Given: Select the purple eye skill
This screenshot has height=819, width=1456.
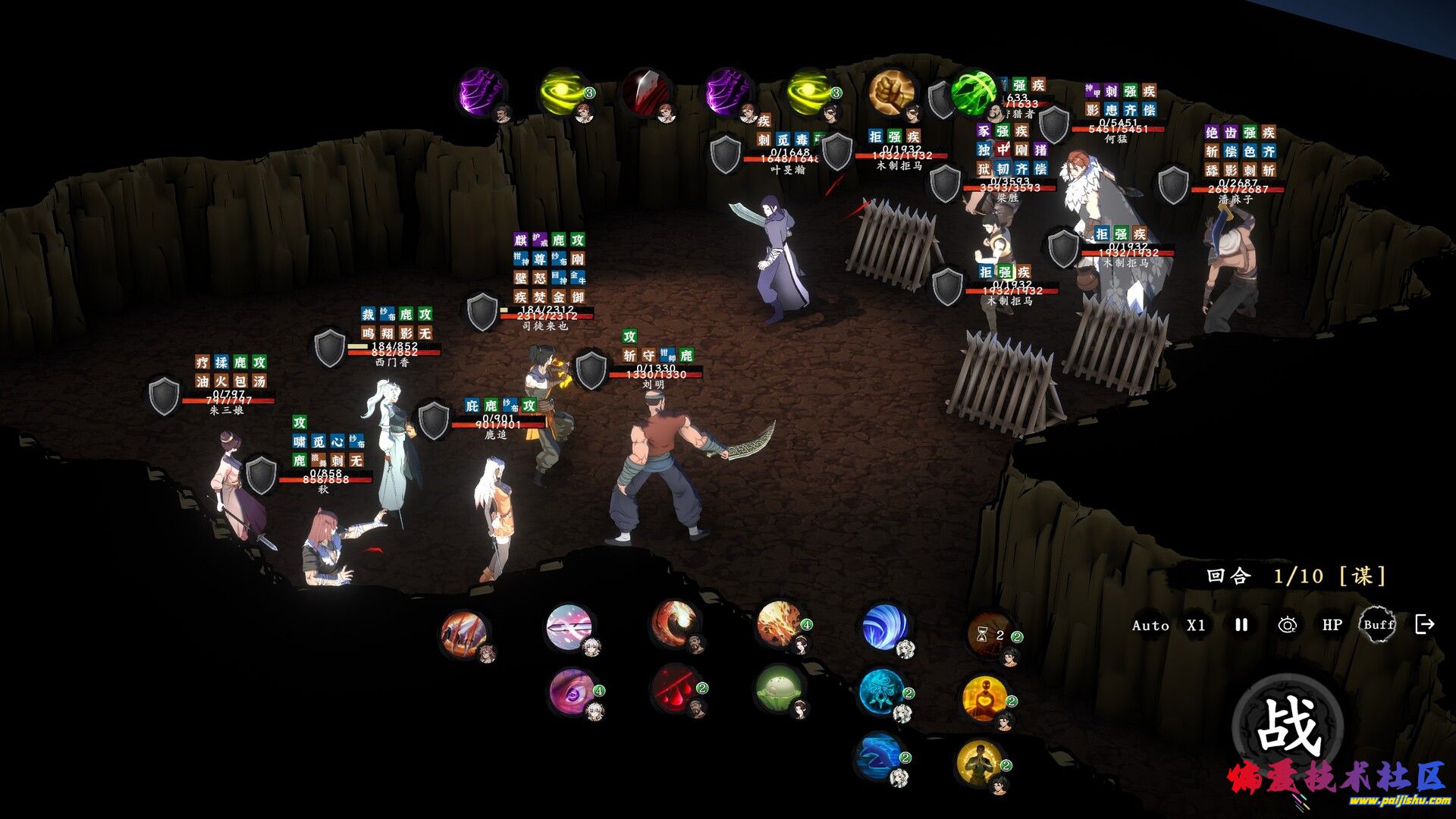Looking at the screenshot, I should (x=571, y=690).
